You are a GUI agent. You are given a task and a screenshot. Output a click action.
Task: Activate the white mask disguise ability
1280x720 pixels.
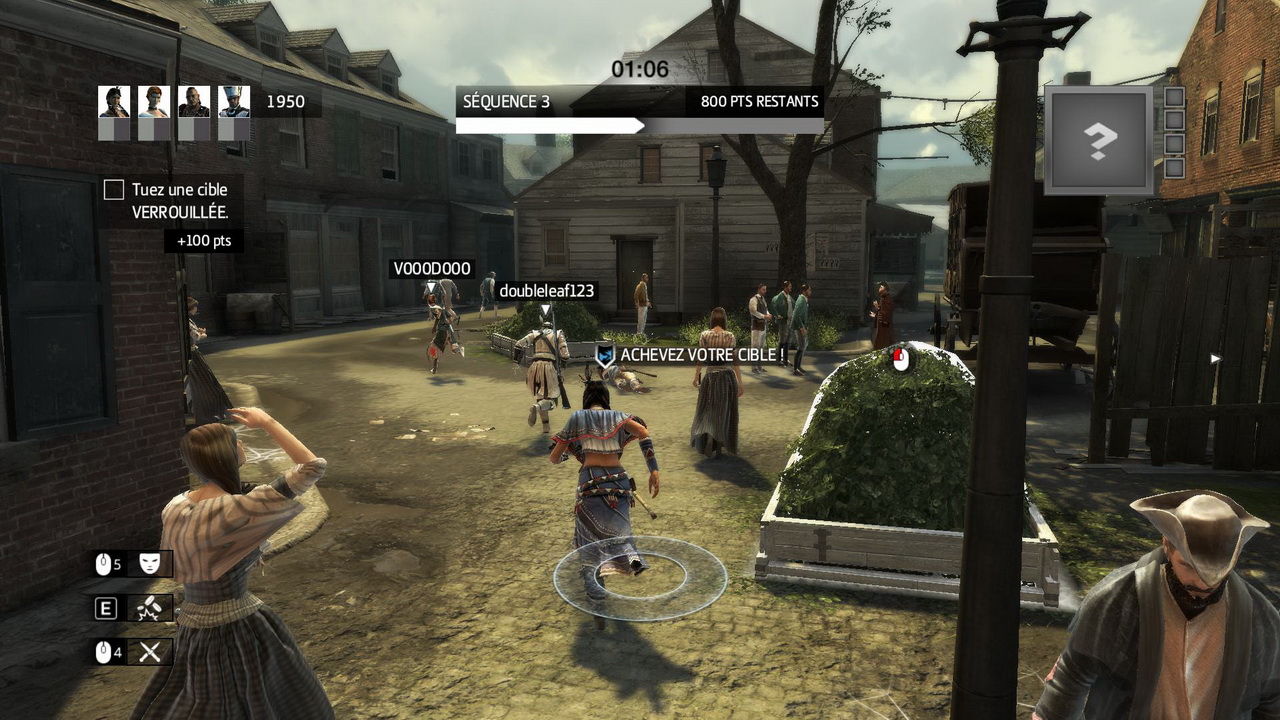pyautogui.click(x=150, y=564)
